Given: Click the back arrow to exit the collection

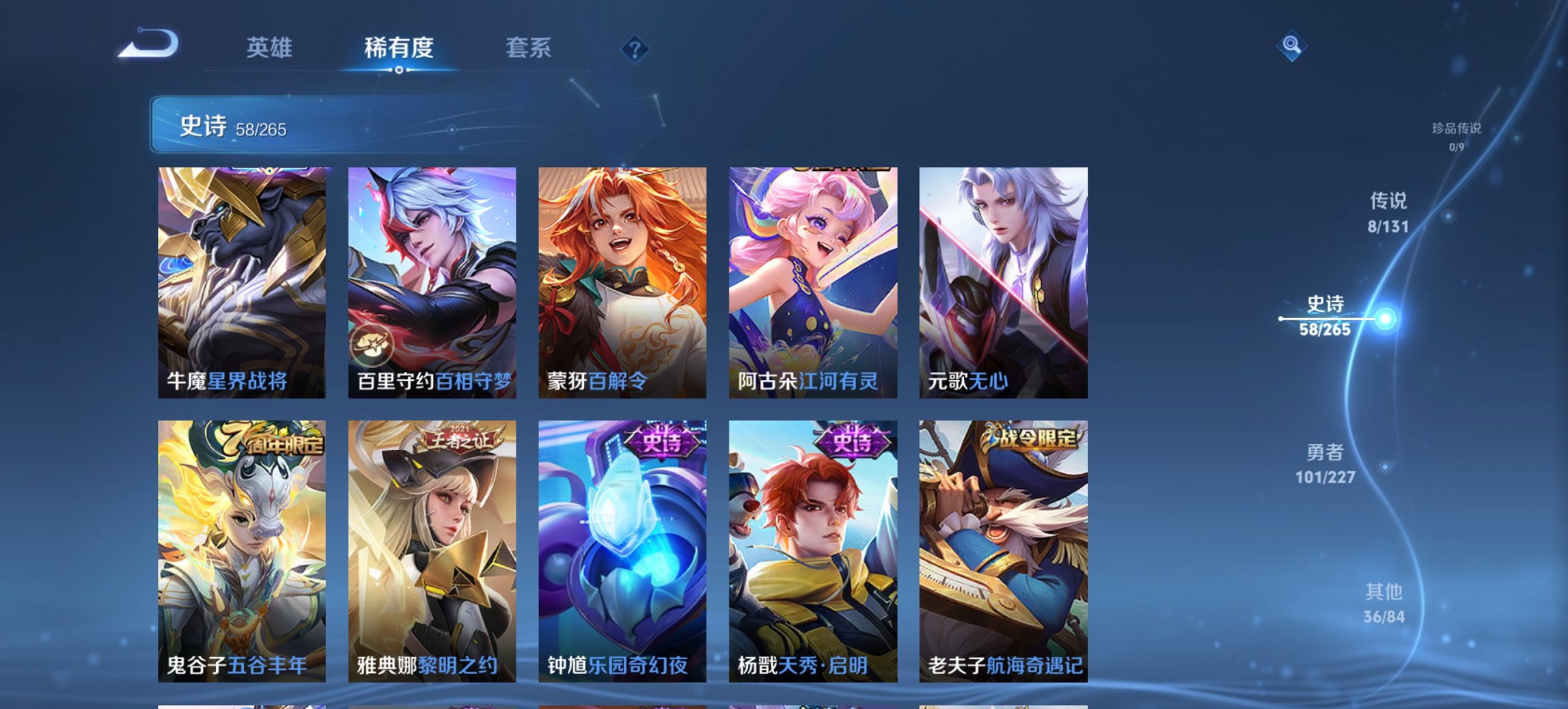Looking at the screenshot, I should [x=149, y=44].
